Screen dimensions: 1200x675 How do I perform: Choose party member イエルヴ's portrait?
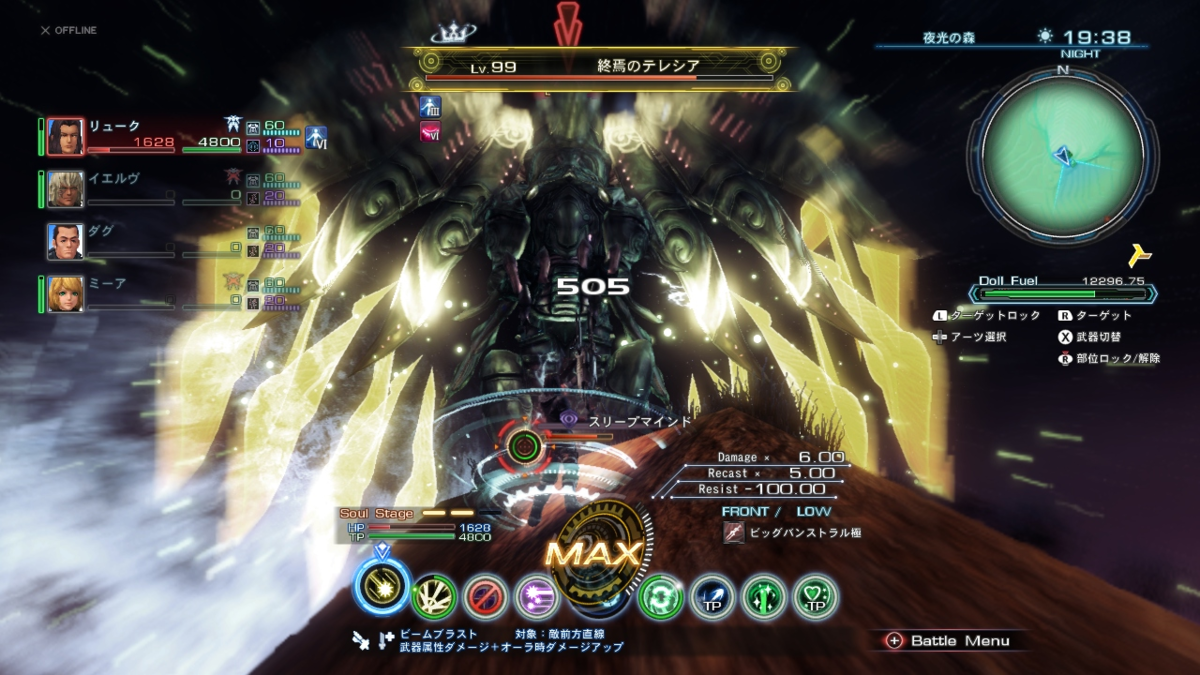pyautogui.click(x=65, y=189)
